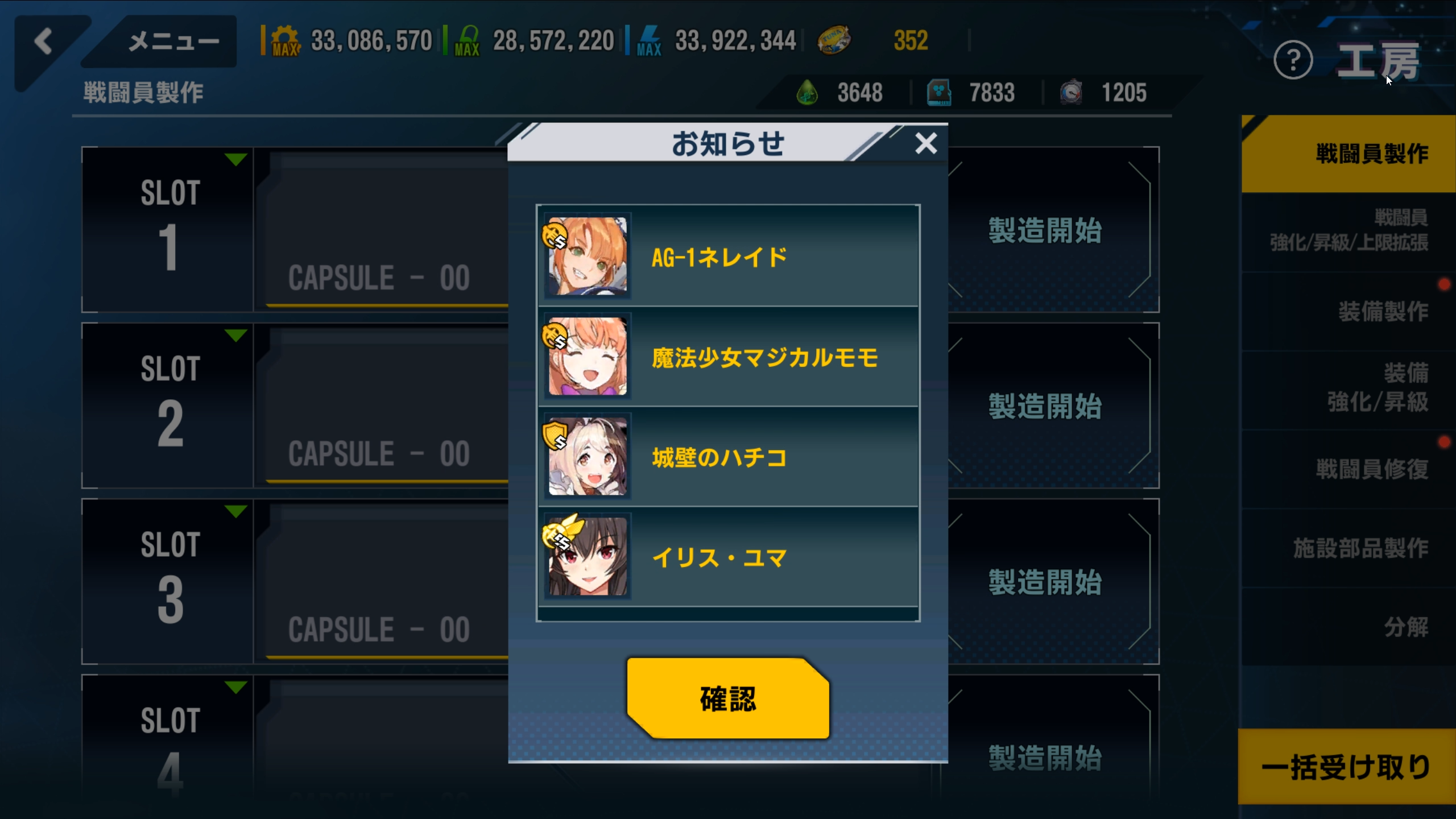Click the tuna can currency icon
This screenshot has height=819, width=1456.
coord(834,40)
